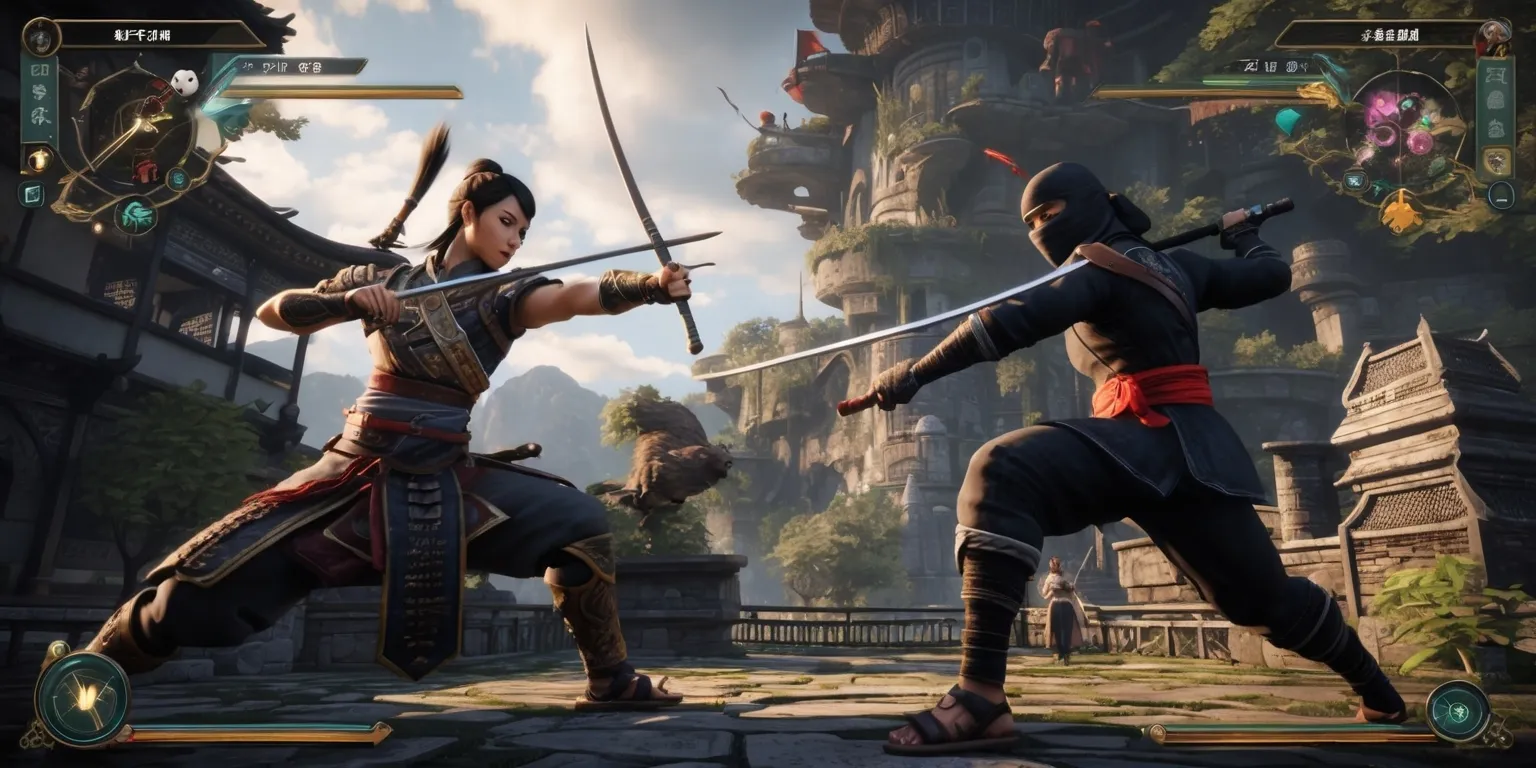This screenshot has width=1536, height=768.
Task: Select the right fighter's name banner
Action: 1391,34
